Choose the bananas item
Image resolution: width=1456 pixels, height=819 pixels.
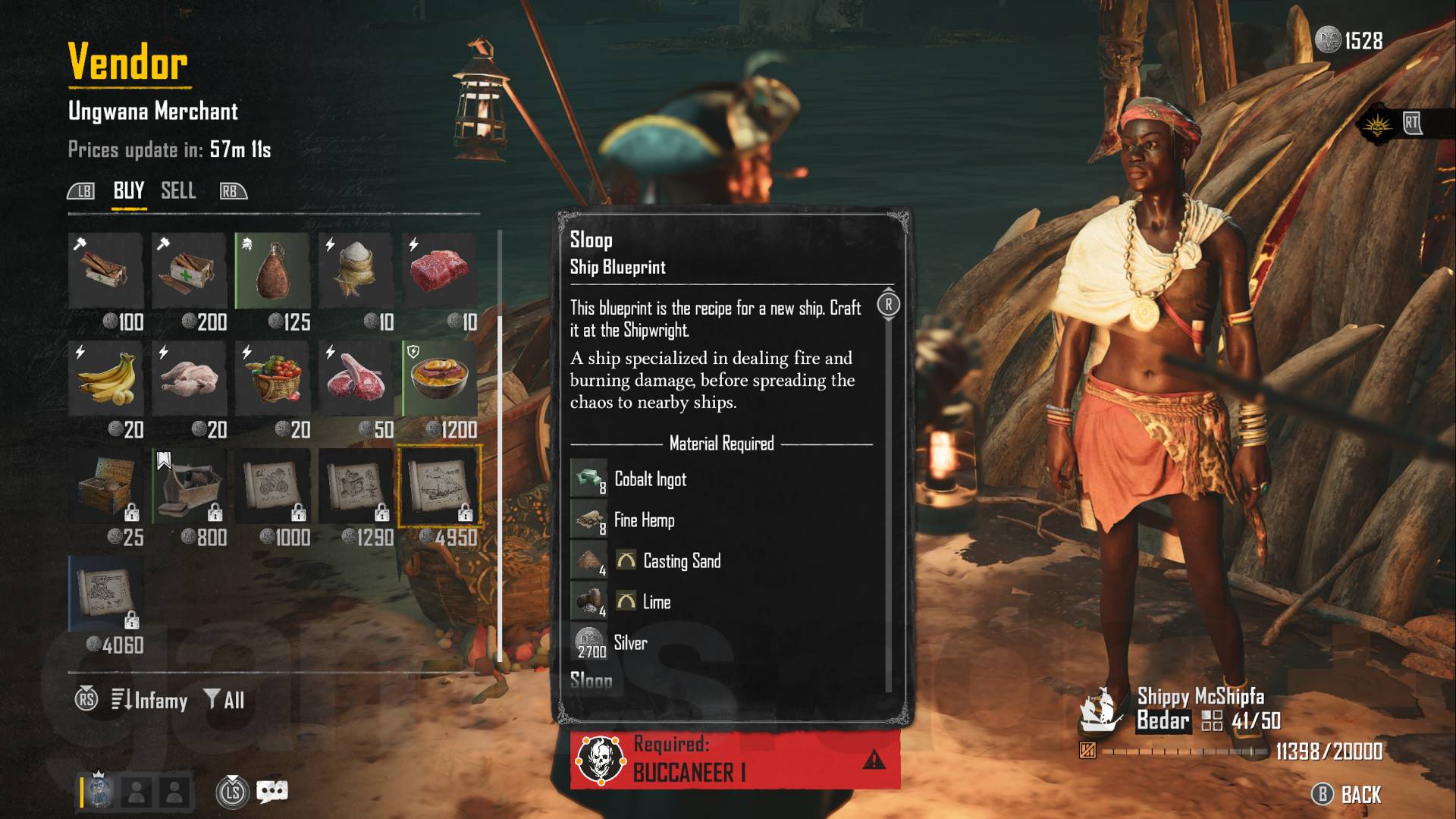point(106,378)
